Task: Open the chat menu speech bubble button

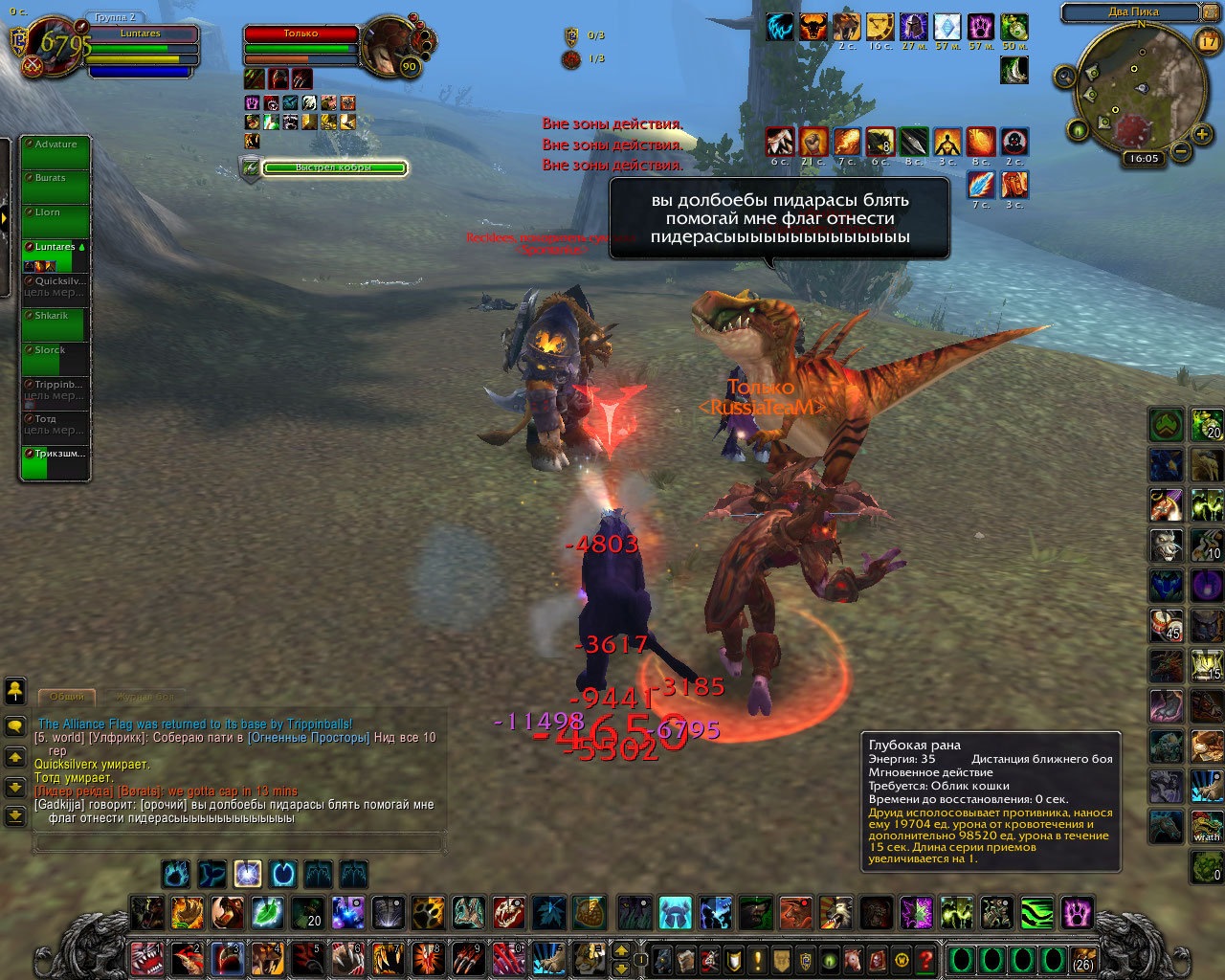Action: coord(15,726)
